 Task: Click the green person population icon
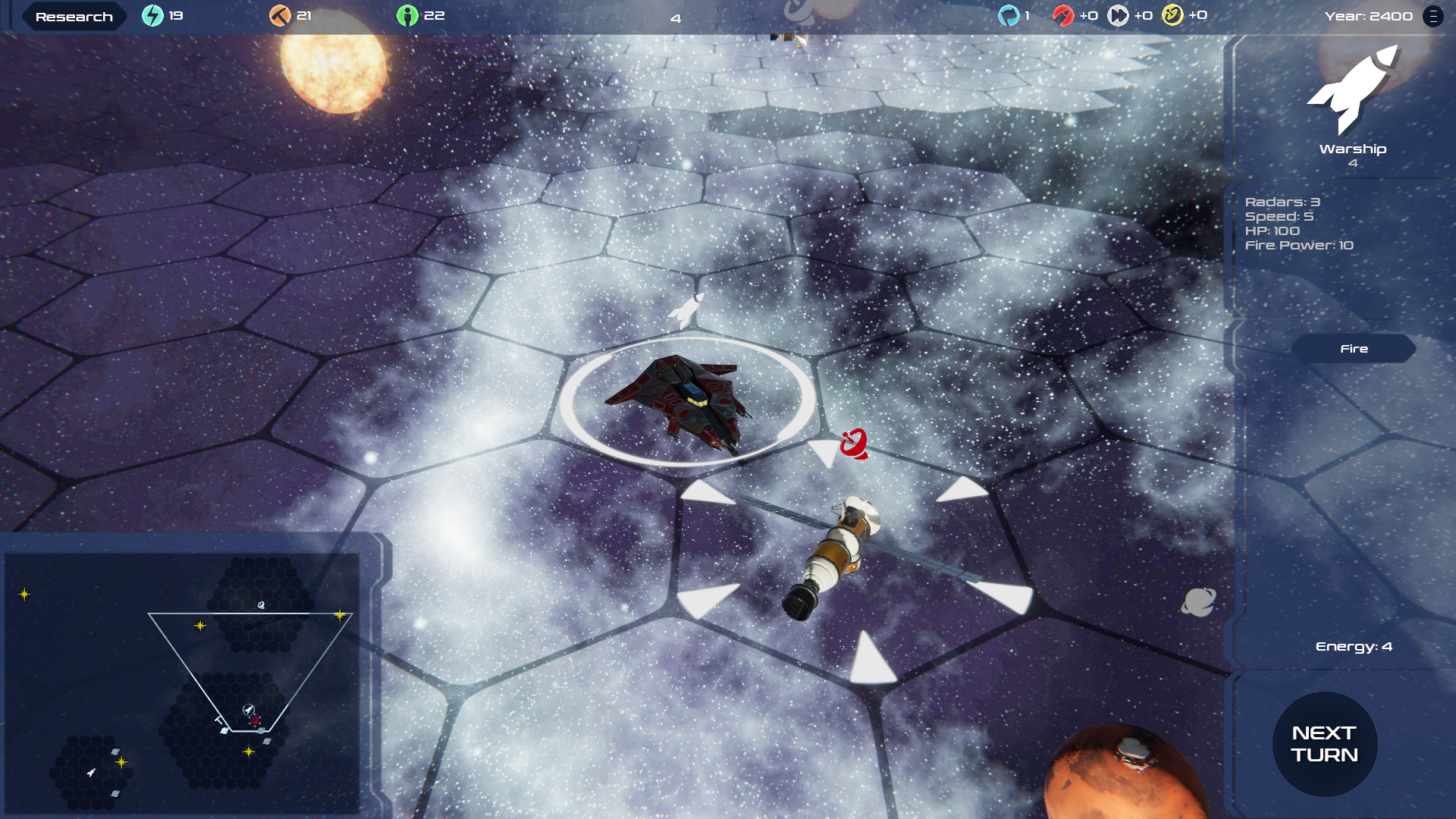[407, 16]
